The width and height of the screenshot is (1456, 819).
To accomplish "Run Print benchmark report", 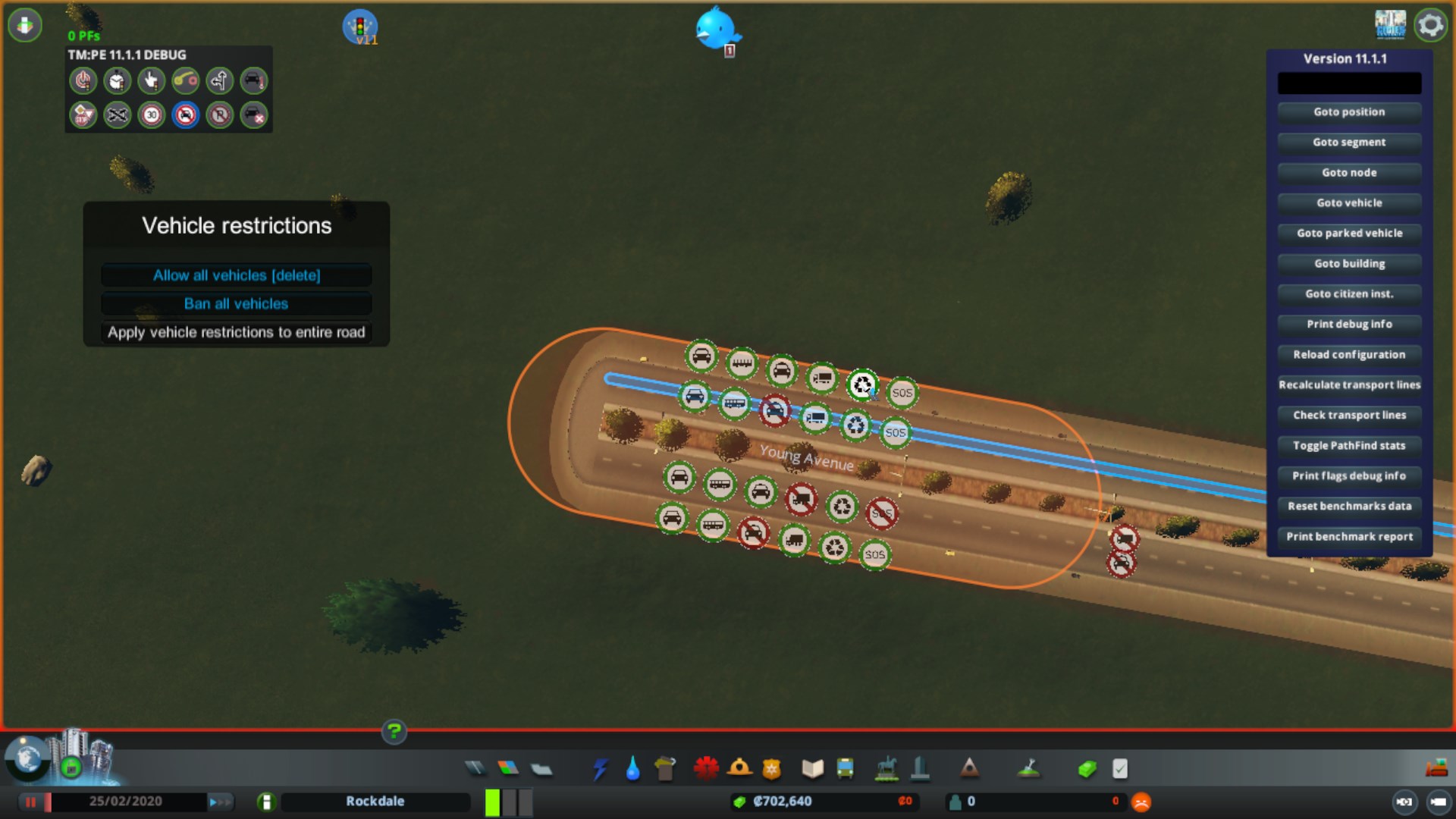I will coord(1349,537).
